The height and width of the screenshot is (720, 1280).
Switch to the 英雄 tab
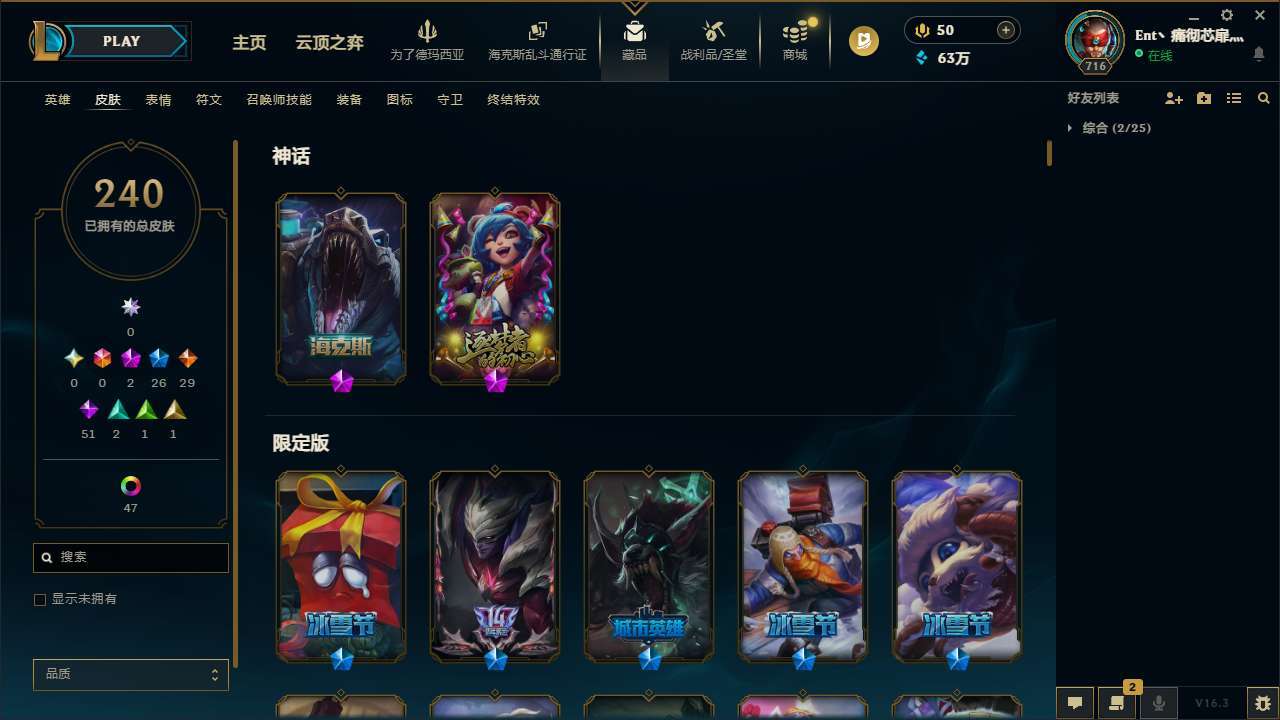point(57,100)
